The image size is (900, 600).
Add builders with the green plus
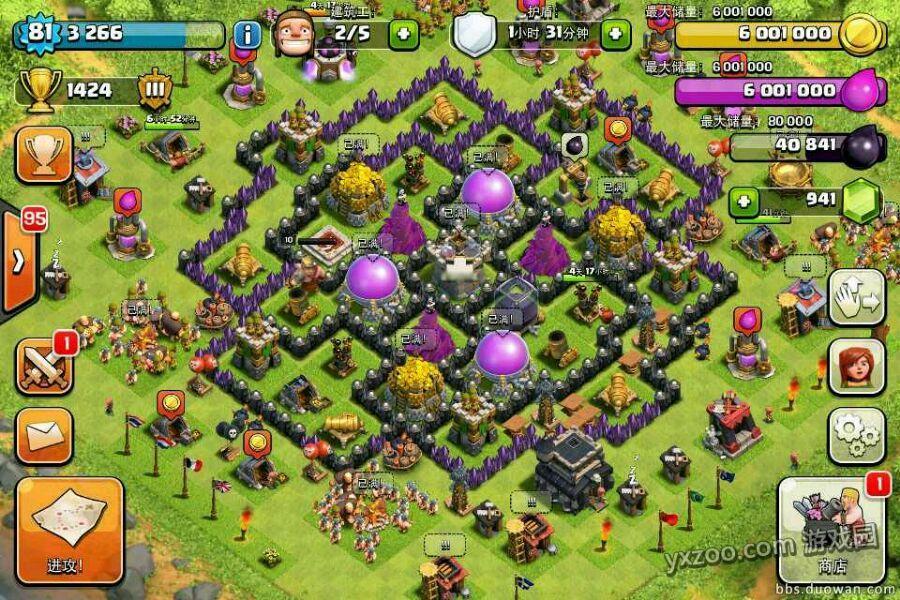pyautogui.click(x=402, y=34)
